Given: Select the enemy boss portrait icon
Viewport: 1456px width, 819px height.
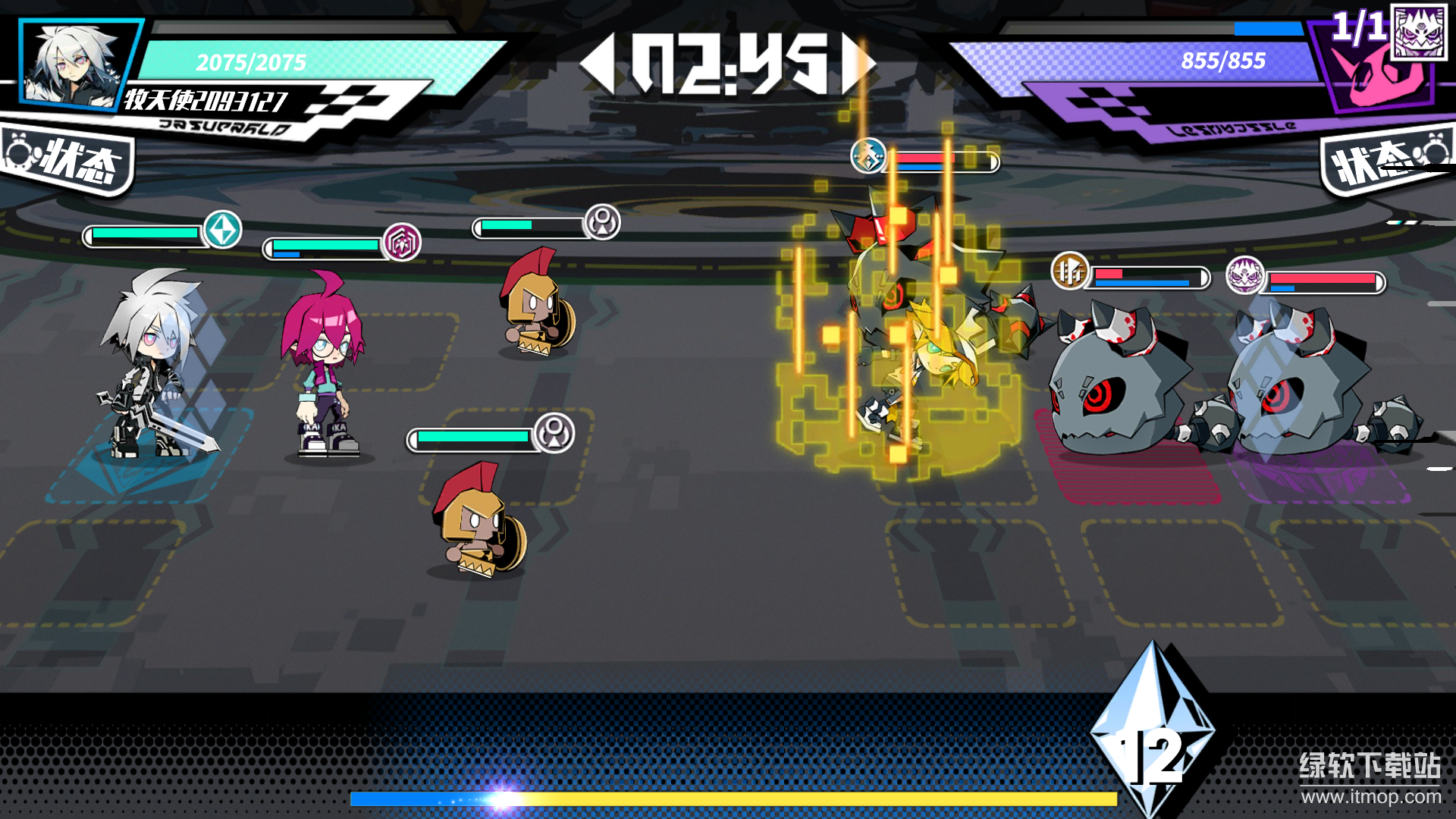Looking at the screenshot, I should coord(1419,32).
